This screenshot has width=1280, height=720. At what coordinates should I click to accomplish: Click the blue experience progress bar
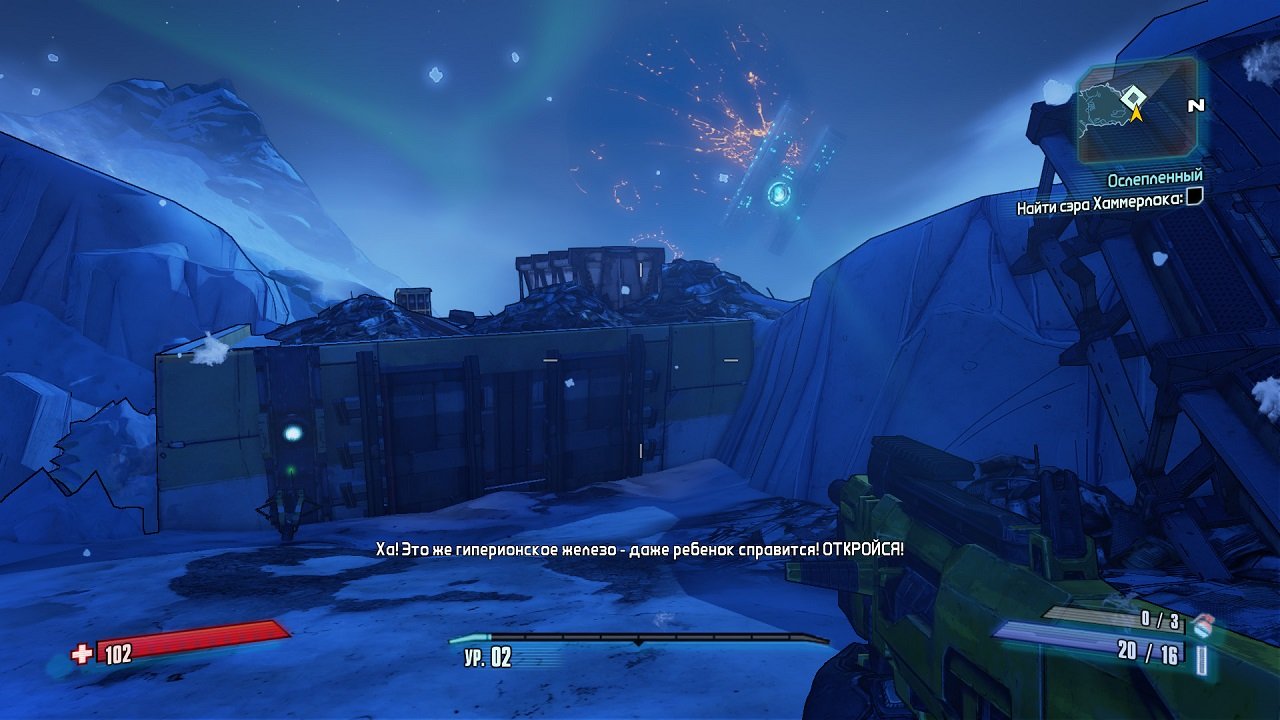coord(640,636)
